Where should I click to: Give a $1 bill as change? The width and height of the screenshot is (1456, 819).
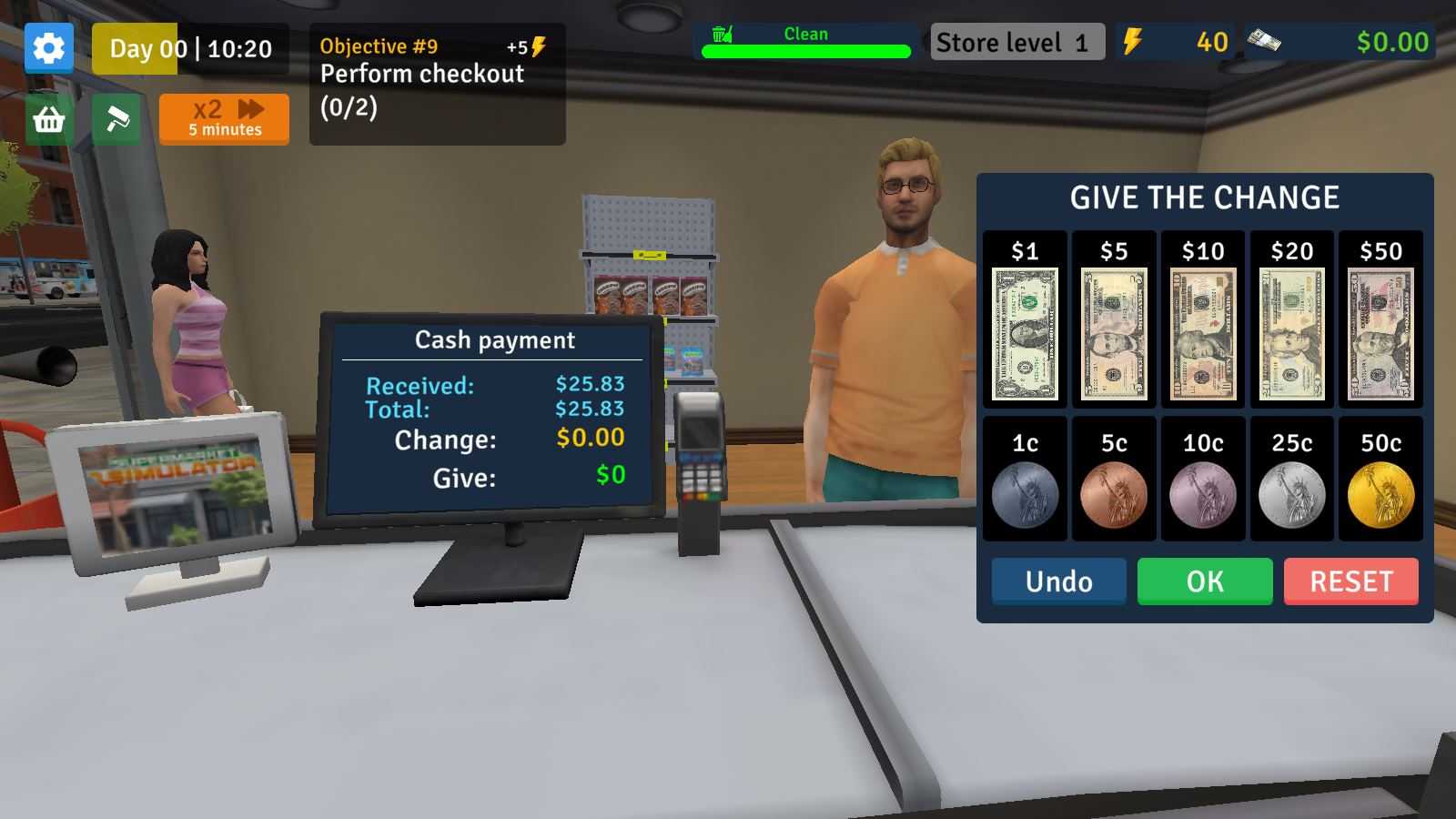1025,333
